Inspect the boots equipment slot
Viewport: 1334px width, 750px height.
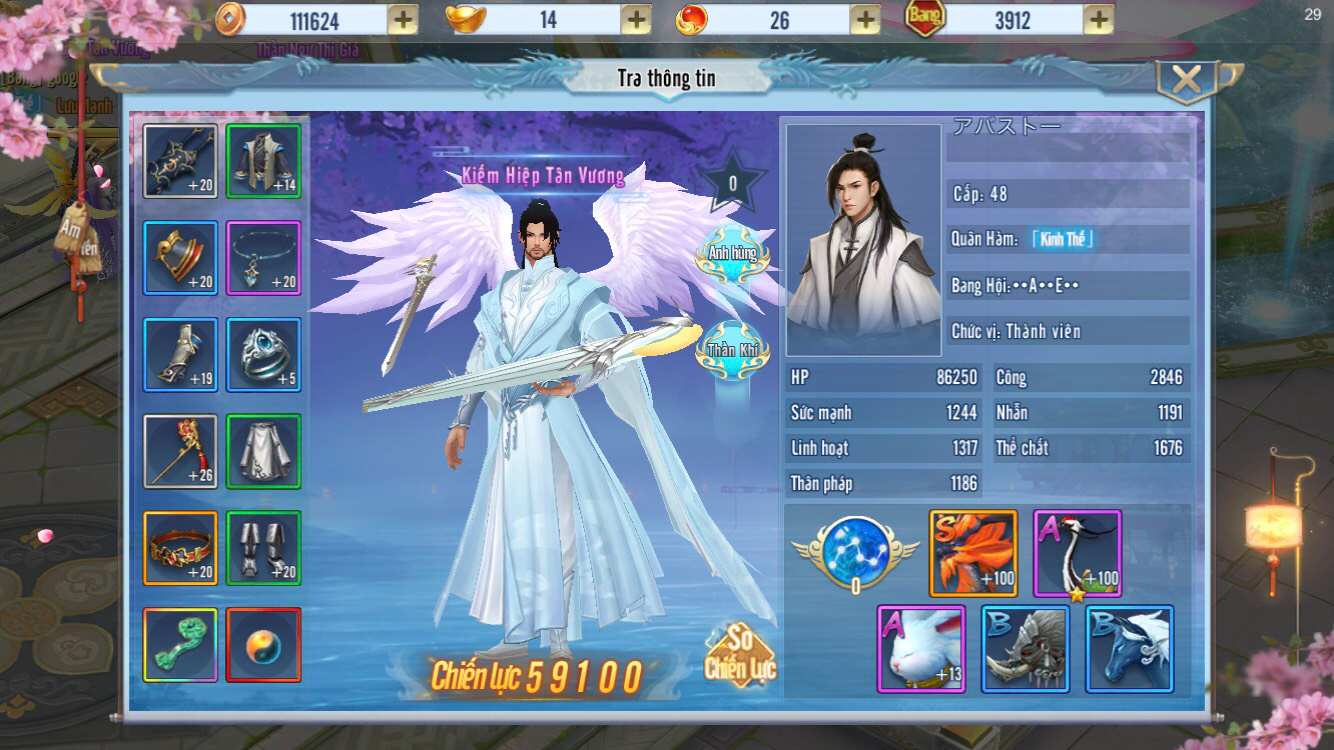[x=263, y=547]
